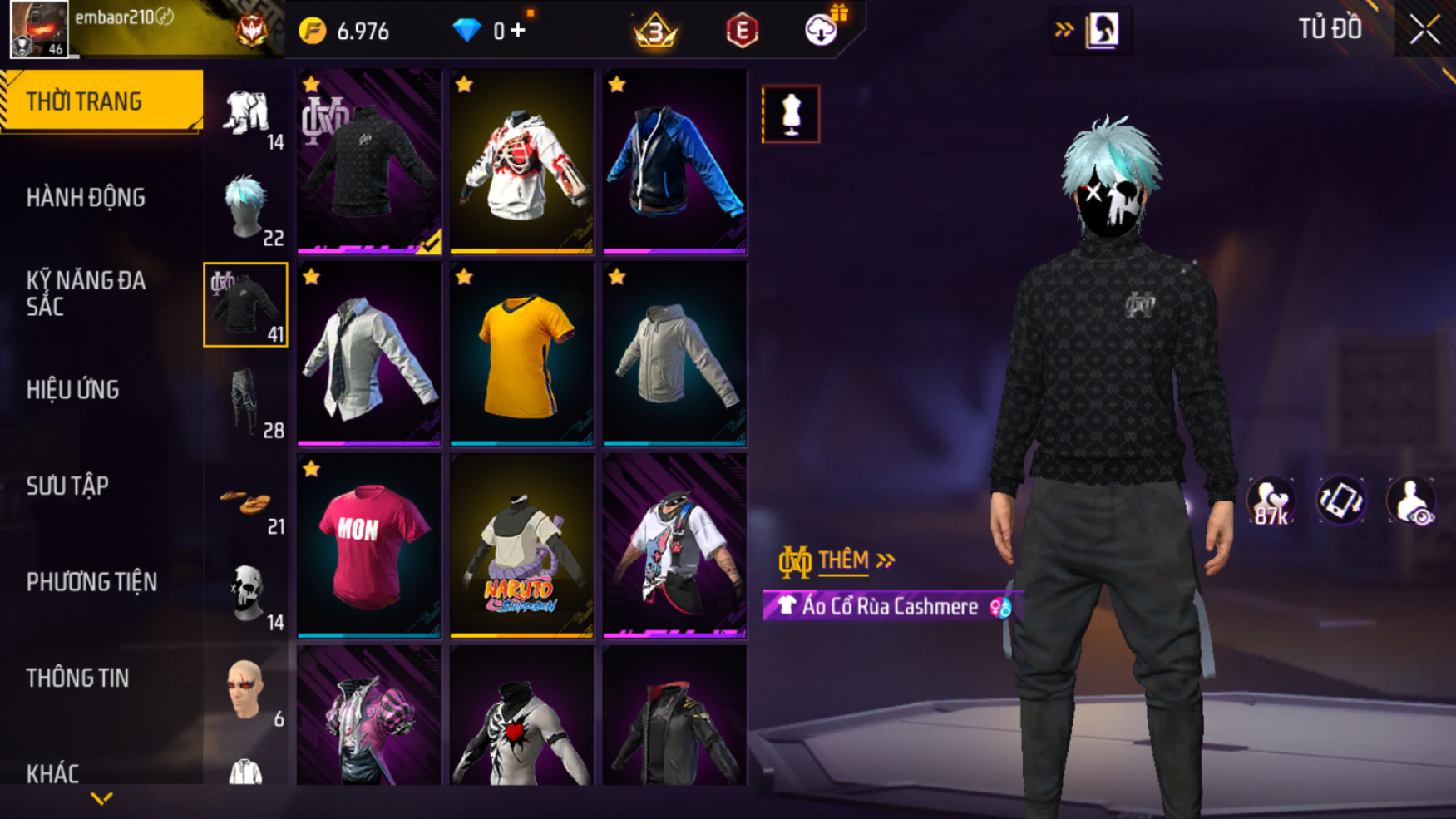Open the skull mask subcategory
Screen dimensions: 1456x819
tap(246, 594)
